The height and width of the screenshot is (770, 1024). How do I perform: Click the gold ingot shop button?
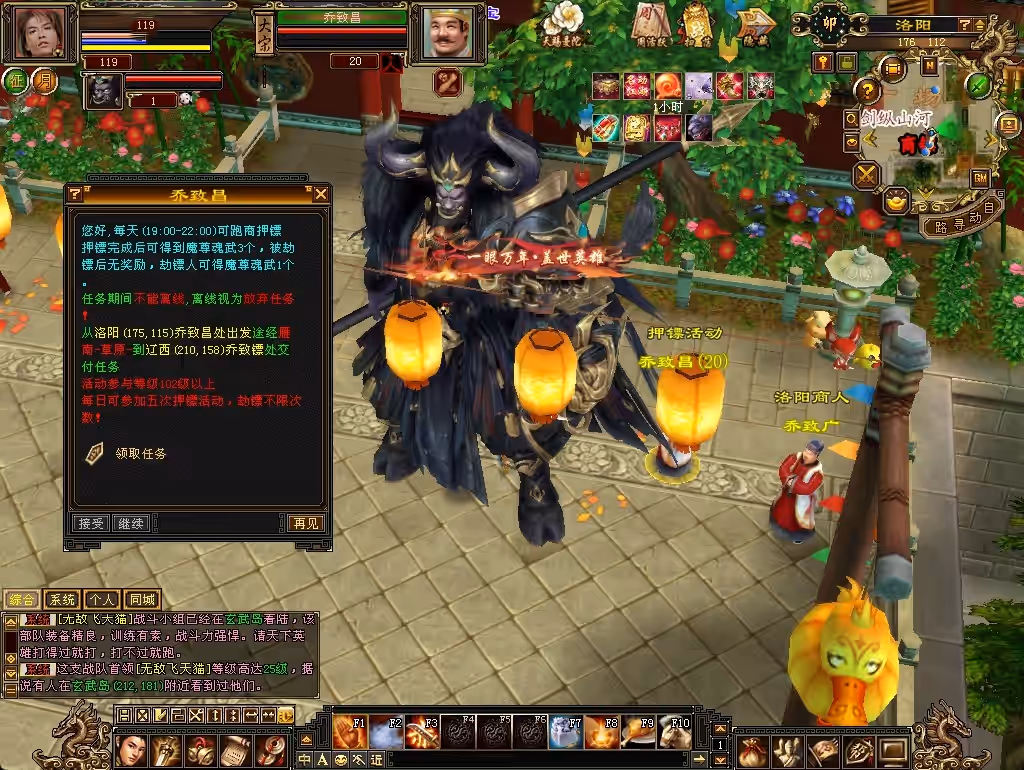pos(897,199)
